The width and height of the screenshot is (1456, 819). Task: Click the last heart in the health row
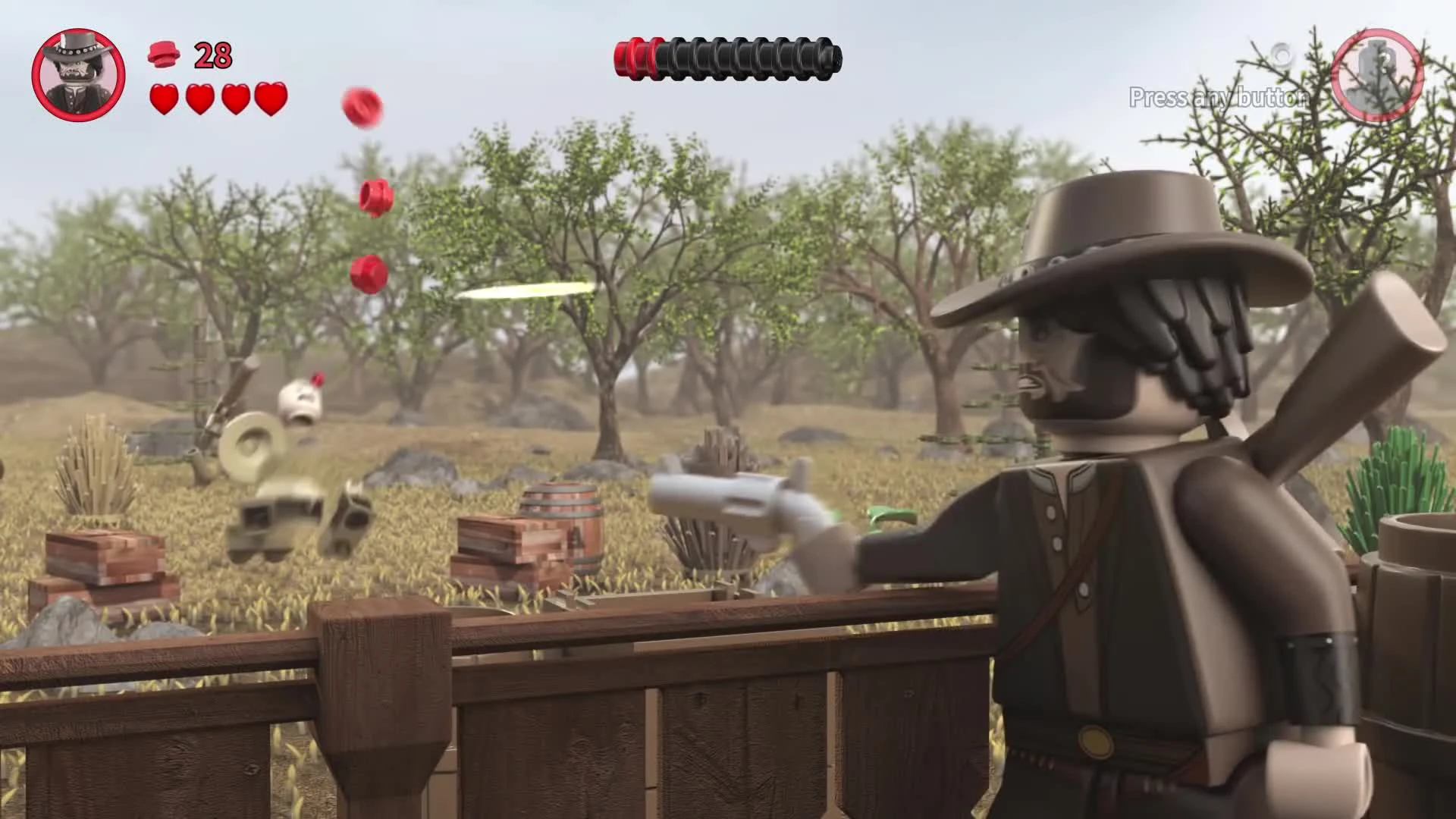(x=271, y=99)
